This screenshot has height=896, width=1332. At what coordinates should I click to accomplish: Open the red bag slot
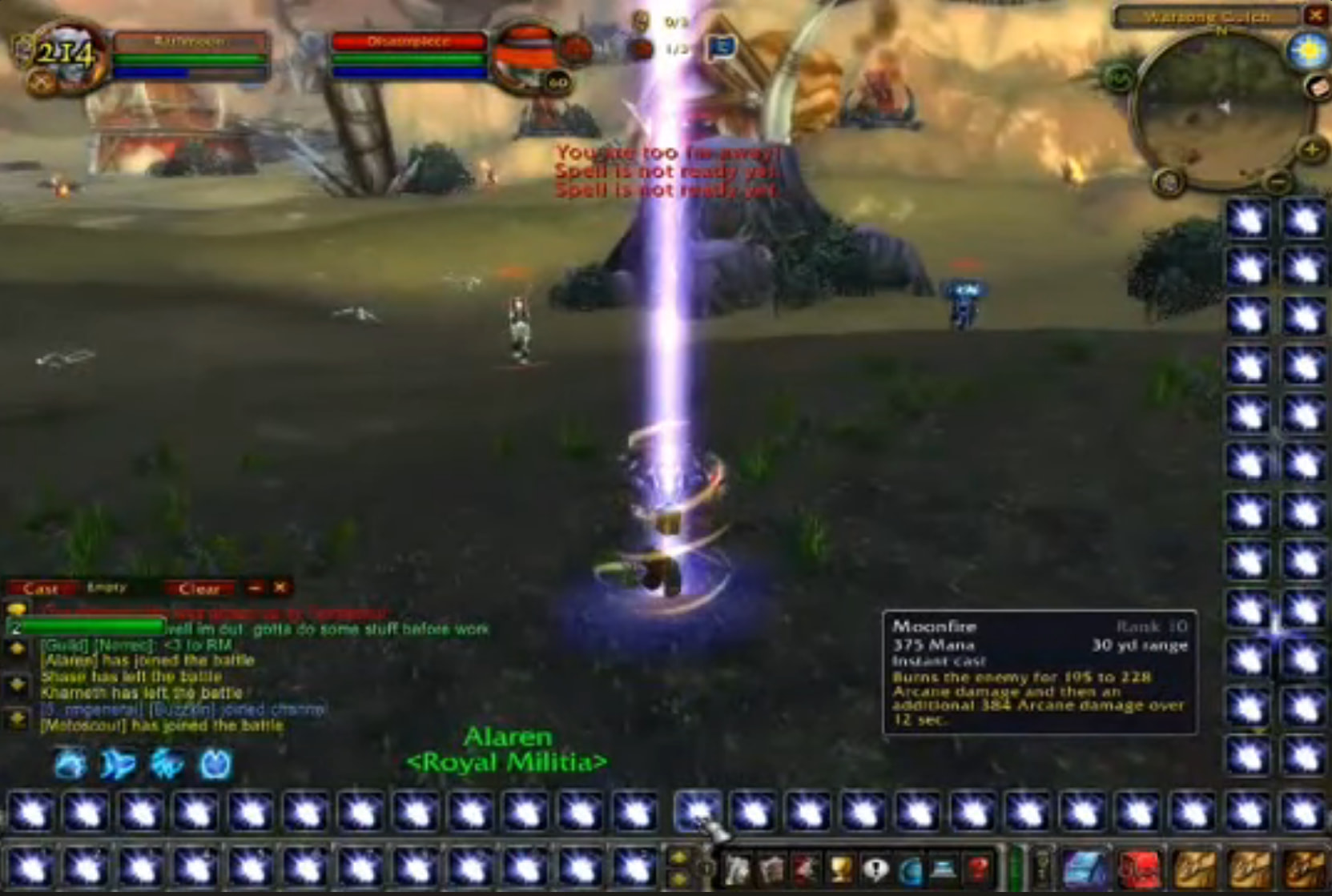click(1139, 869)
